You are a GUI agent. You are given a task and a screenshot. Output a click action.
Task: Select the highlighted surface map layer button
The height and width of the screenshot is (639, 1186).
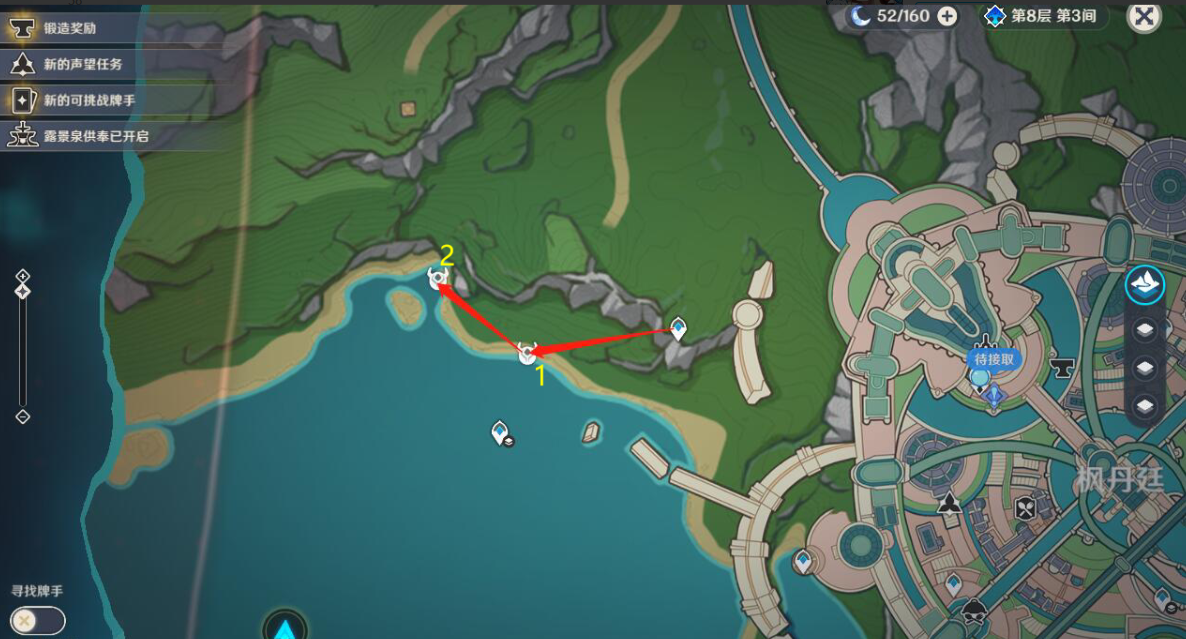pos(1144,285)
